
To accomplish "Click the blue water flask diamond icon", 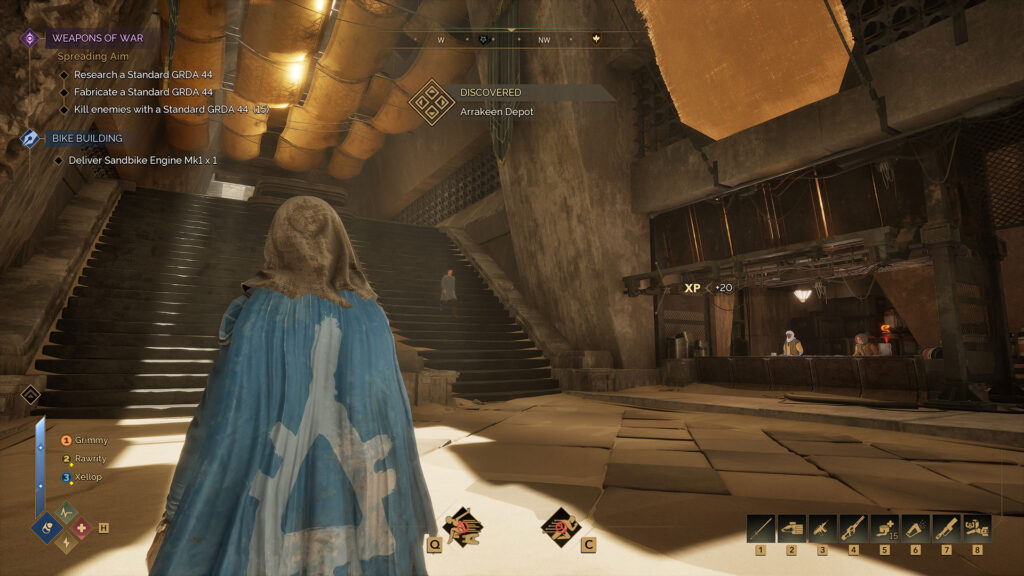I will click(x=47, y=527).
